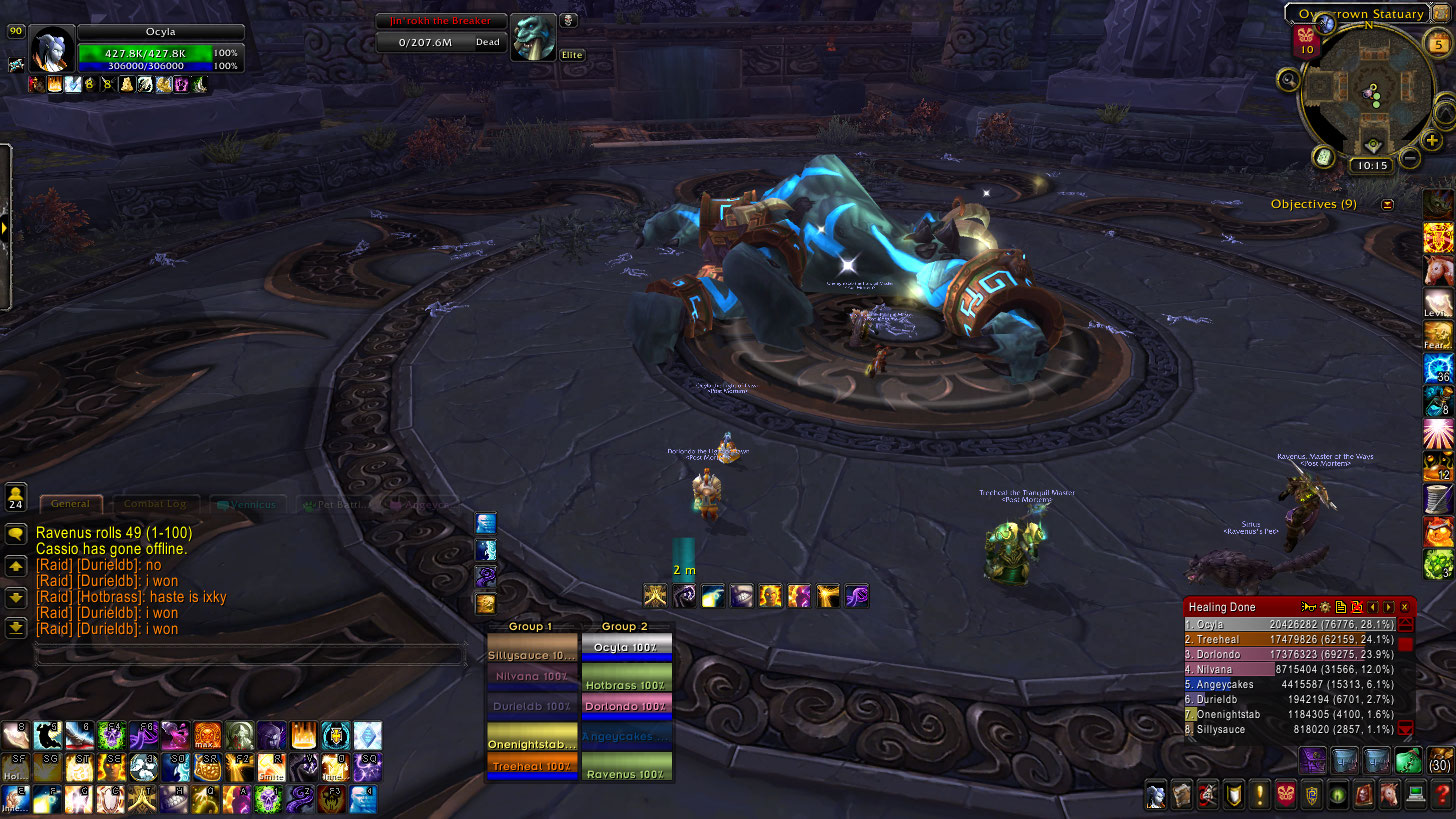Select the Jin'rokh the Breaker target frame
This screenshot has height=819, width=1456.
click(x=440, y=32)
